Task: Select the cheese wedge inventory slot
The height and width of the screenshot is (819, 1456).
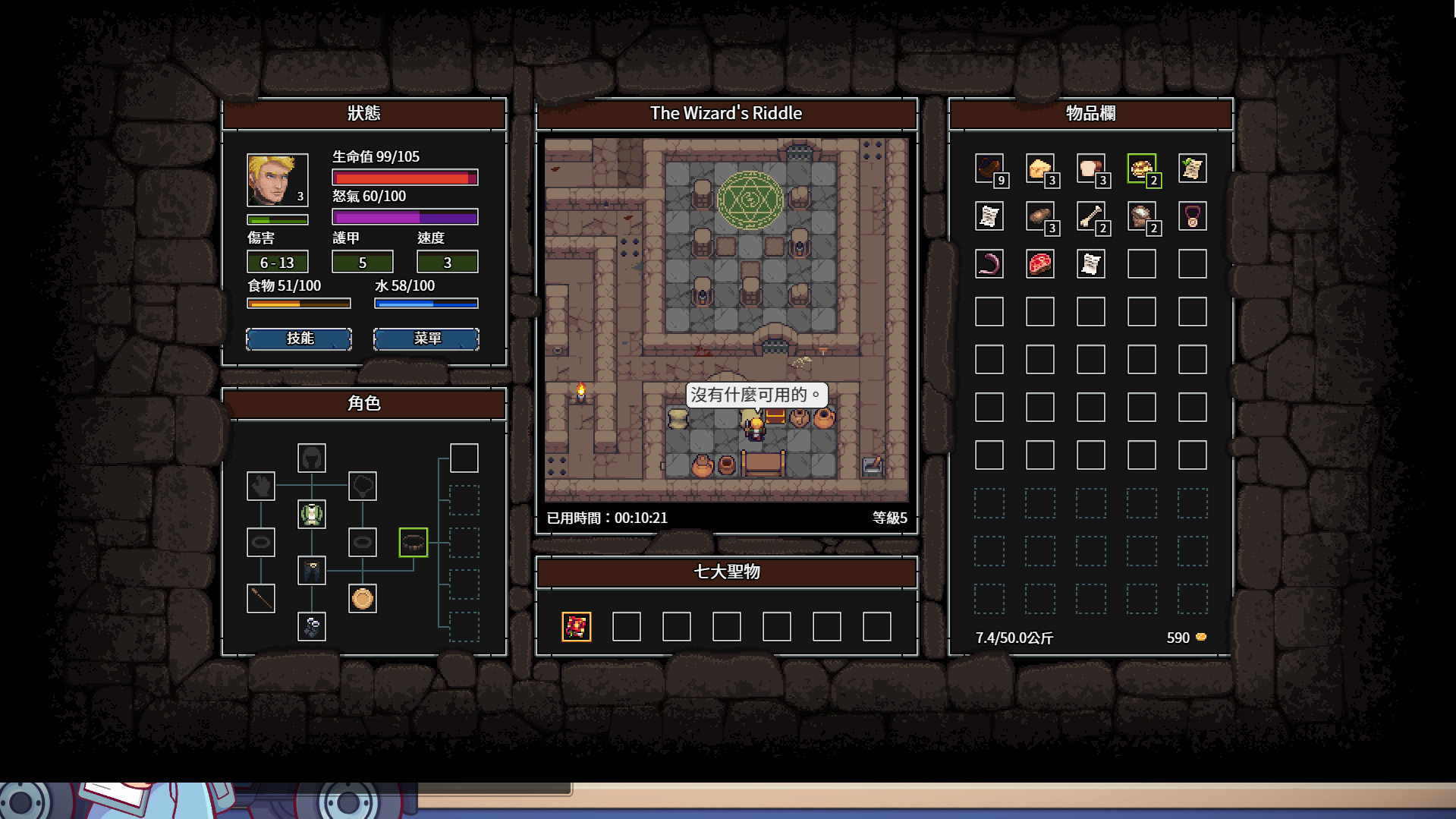Action: [1039, 169]
